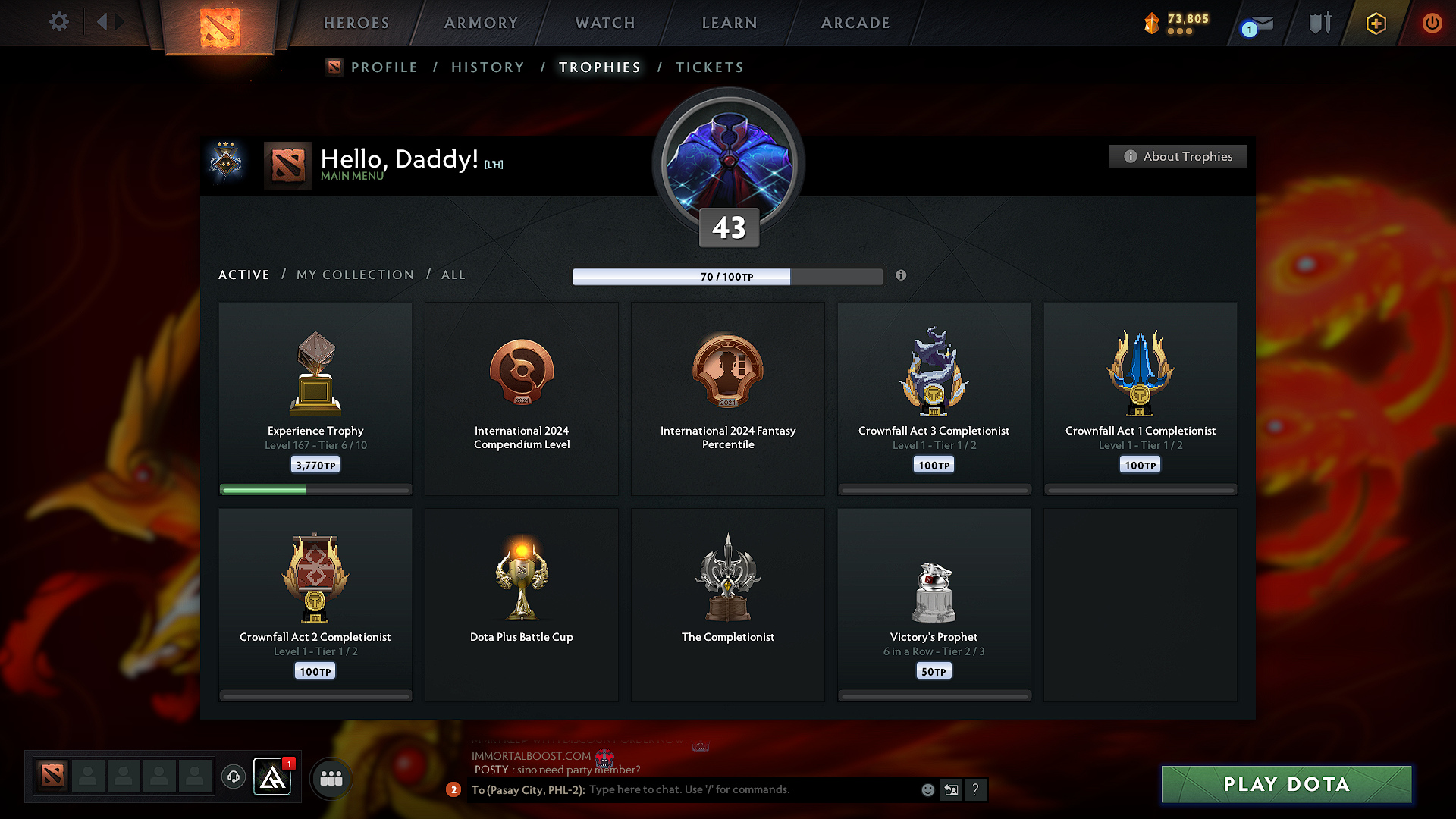The width and height of the screenshot is (1456, 819).
Task: Click About Trophies
Action: click(x=1177, y=156)
